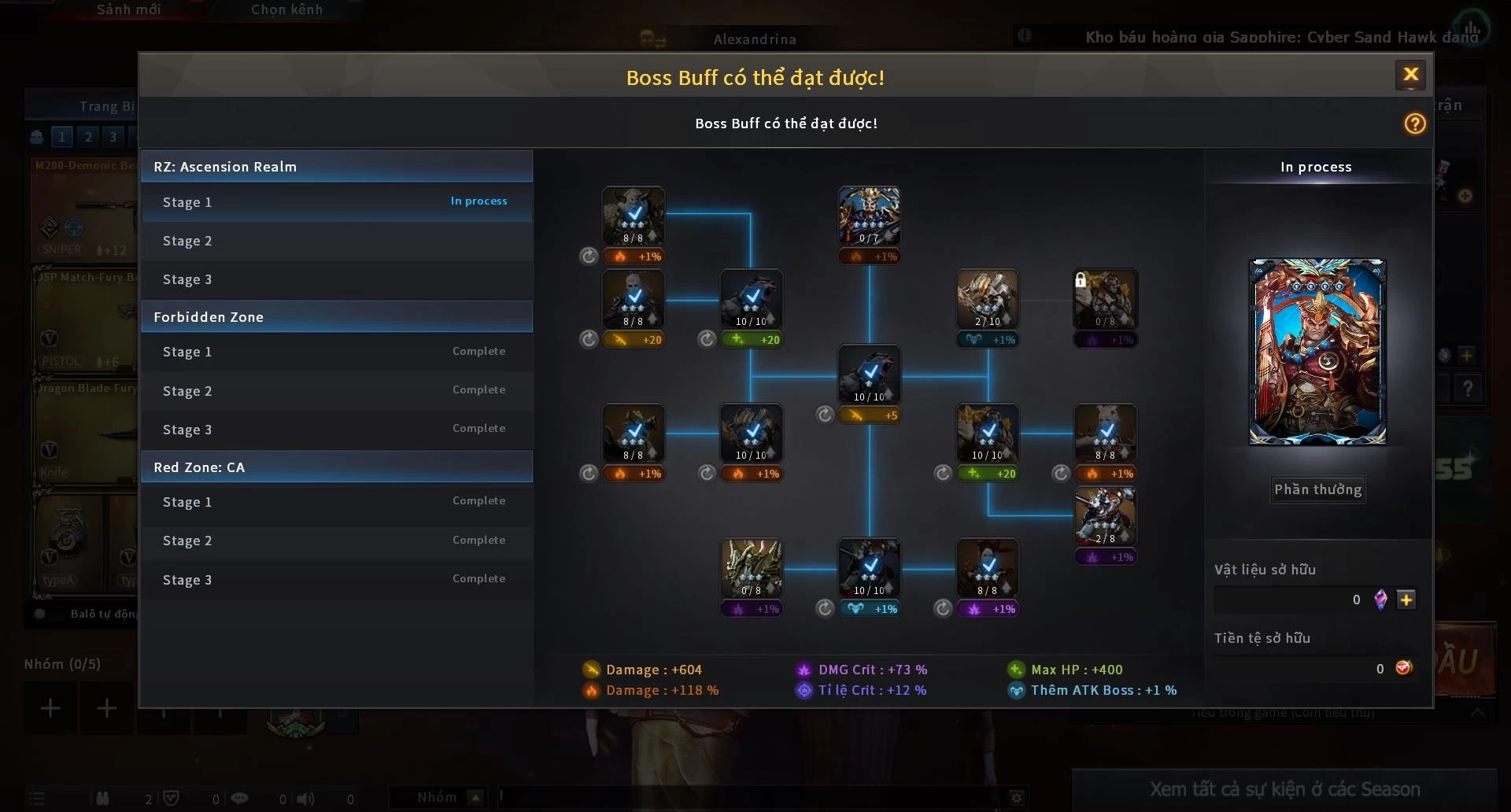The image size is (1511, 812).
Task: Open the orange question mark help
Action: coord(1414,124)
